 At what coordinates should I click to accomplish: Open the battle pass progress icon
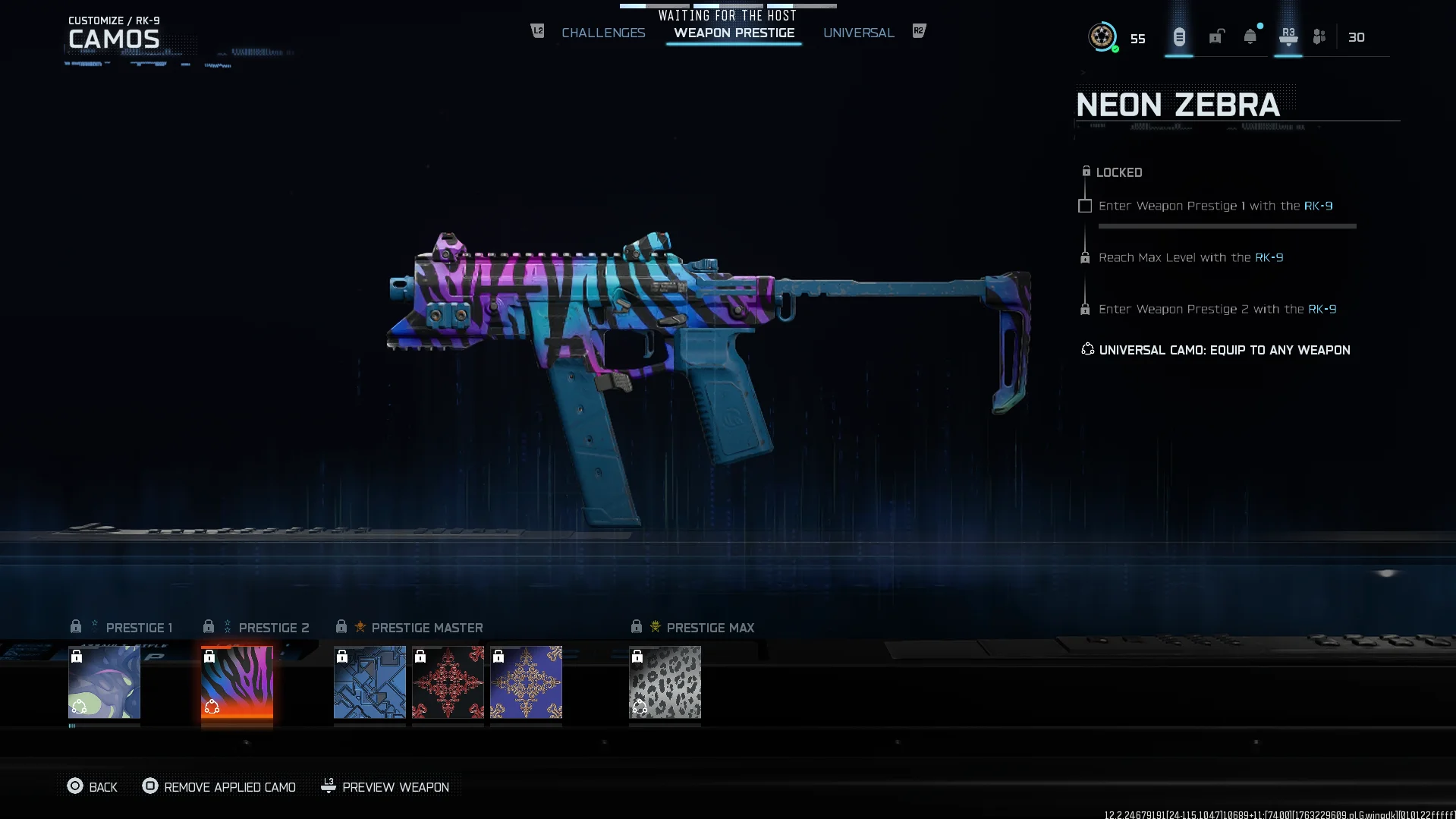(x=1178, y=36)
